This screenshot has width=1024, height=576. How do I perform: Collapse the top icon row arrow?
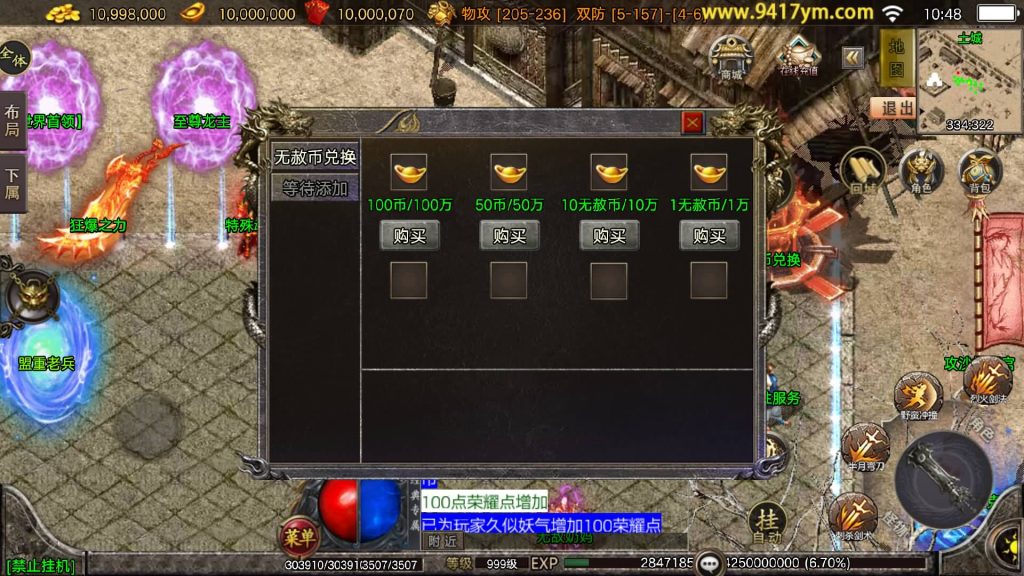tap(852, 57)
